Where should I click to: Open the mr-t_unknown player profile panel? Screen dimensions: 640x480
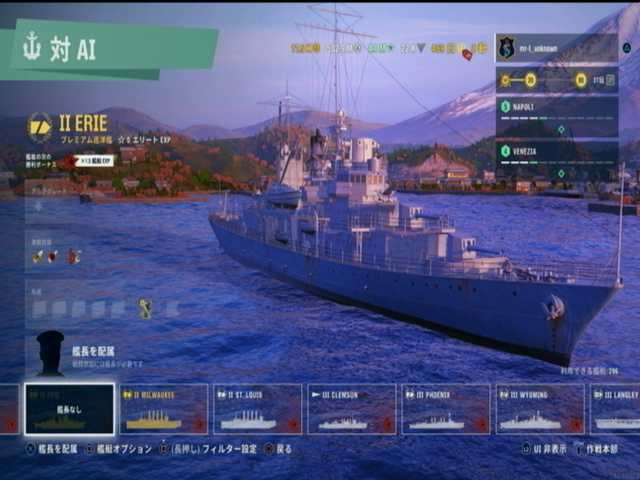(556, 48)
